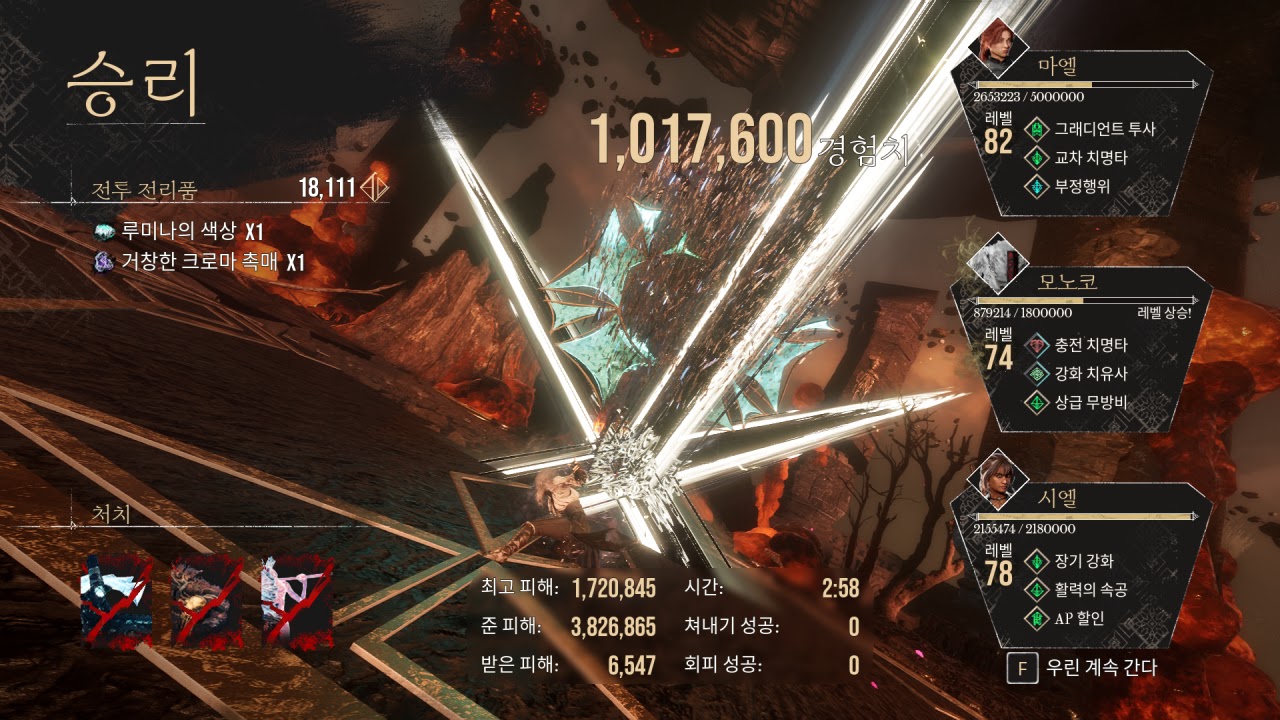Choose the 루미나의 색상 loot item

(x=178, y=232)
